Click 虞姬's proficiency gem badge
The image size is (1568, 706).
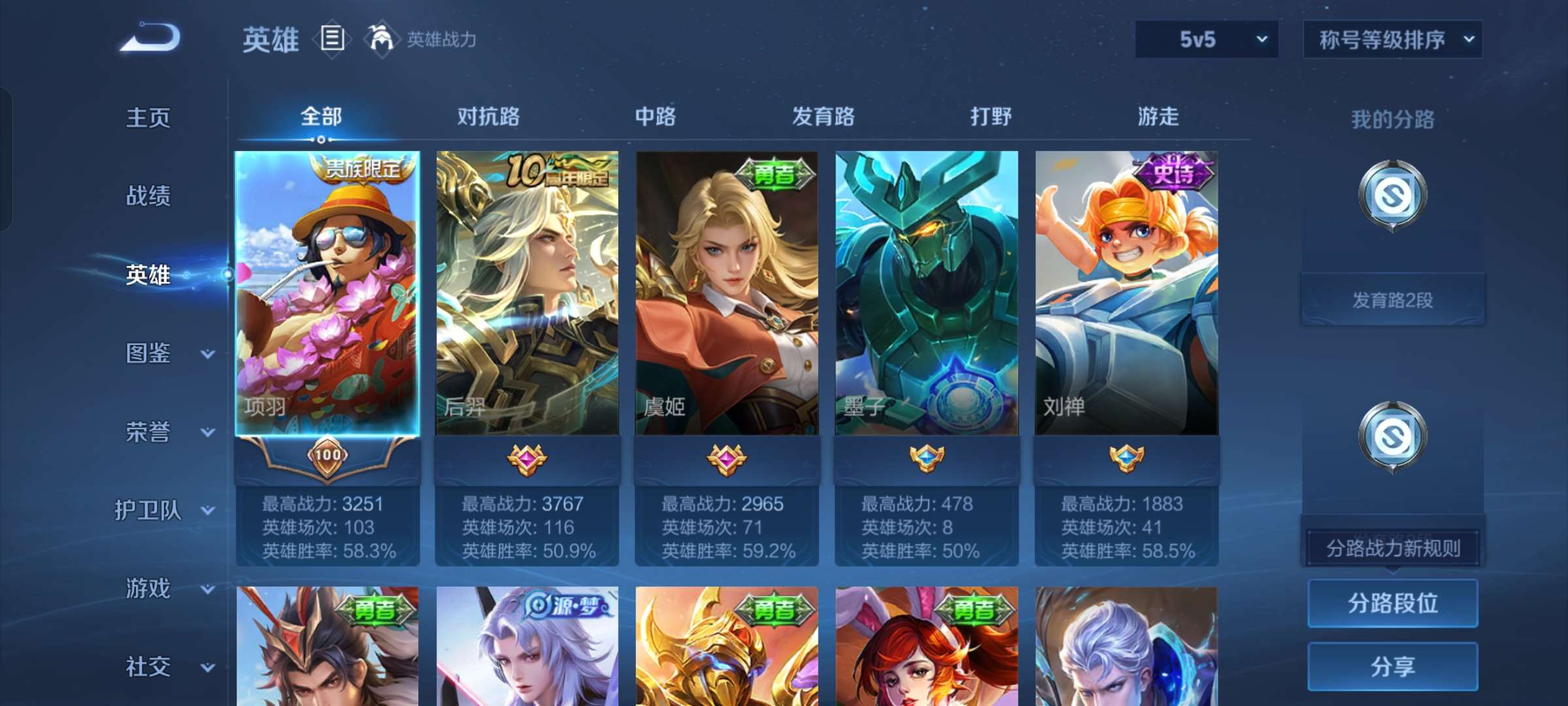(x=726, y=460)
